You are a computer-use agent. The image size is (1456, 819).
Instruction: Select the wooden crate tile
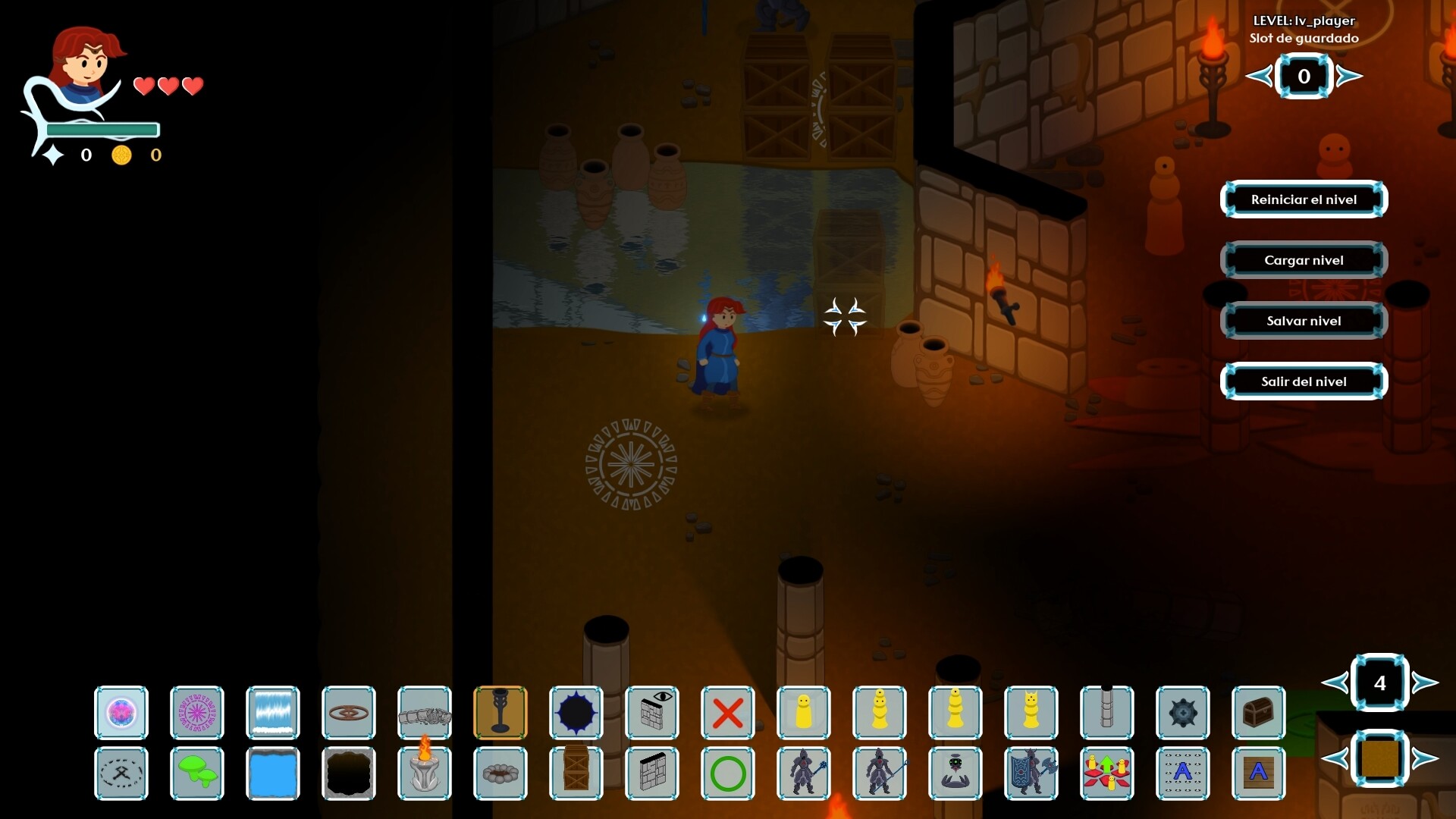[x=576, y=773]
